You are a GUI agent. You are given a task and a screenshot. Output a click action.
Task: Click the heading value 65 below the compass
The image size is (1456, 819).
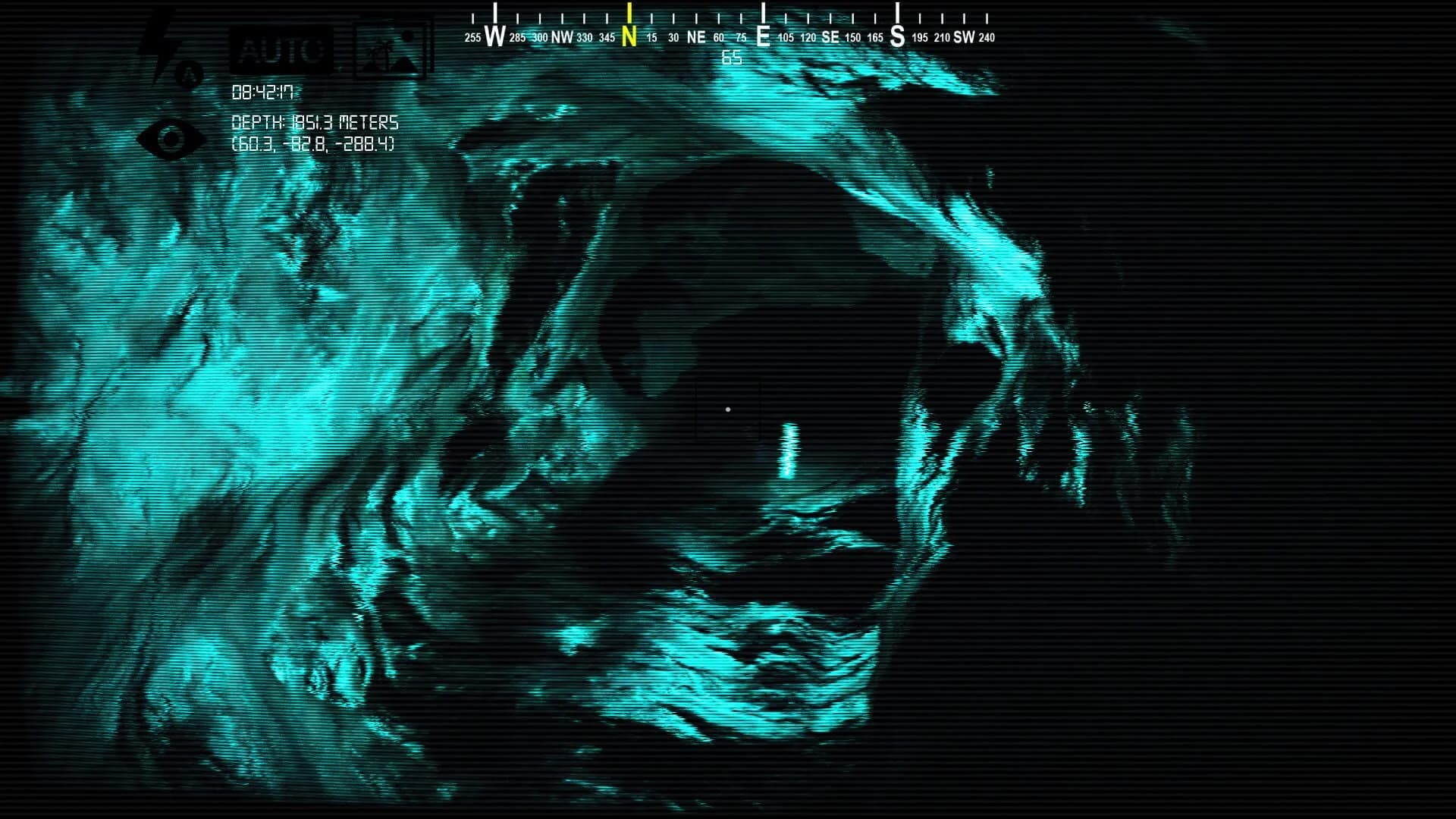730,55
